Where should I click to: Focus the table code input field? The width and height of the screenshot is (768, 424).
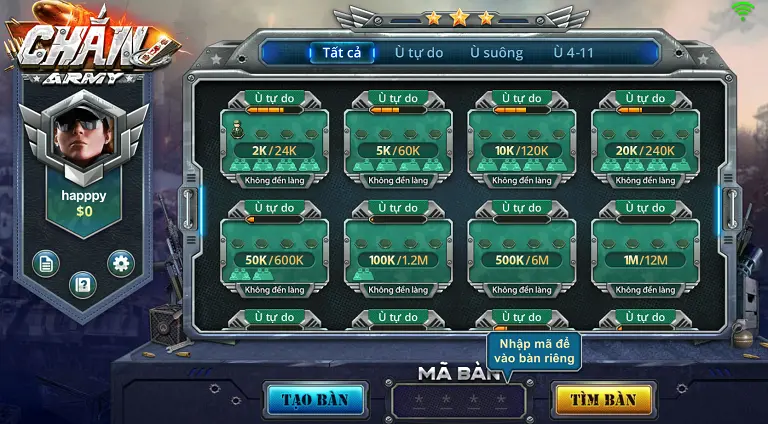(459, 401)
